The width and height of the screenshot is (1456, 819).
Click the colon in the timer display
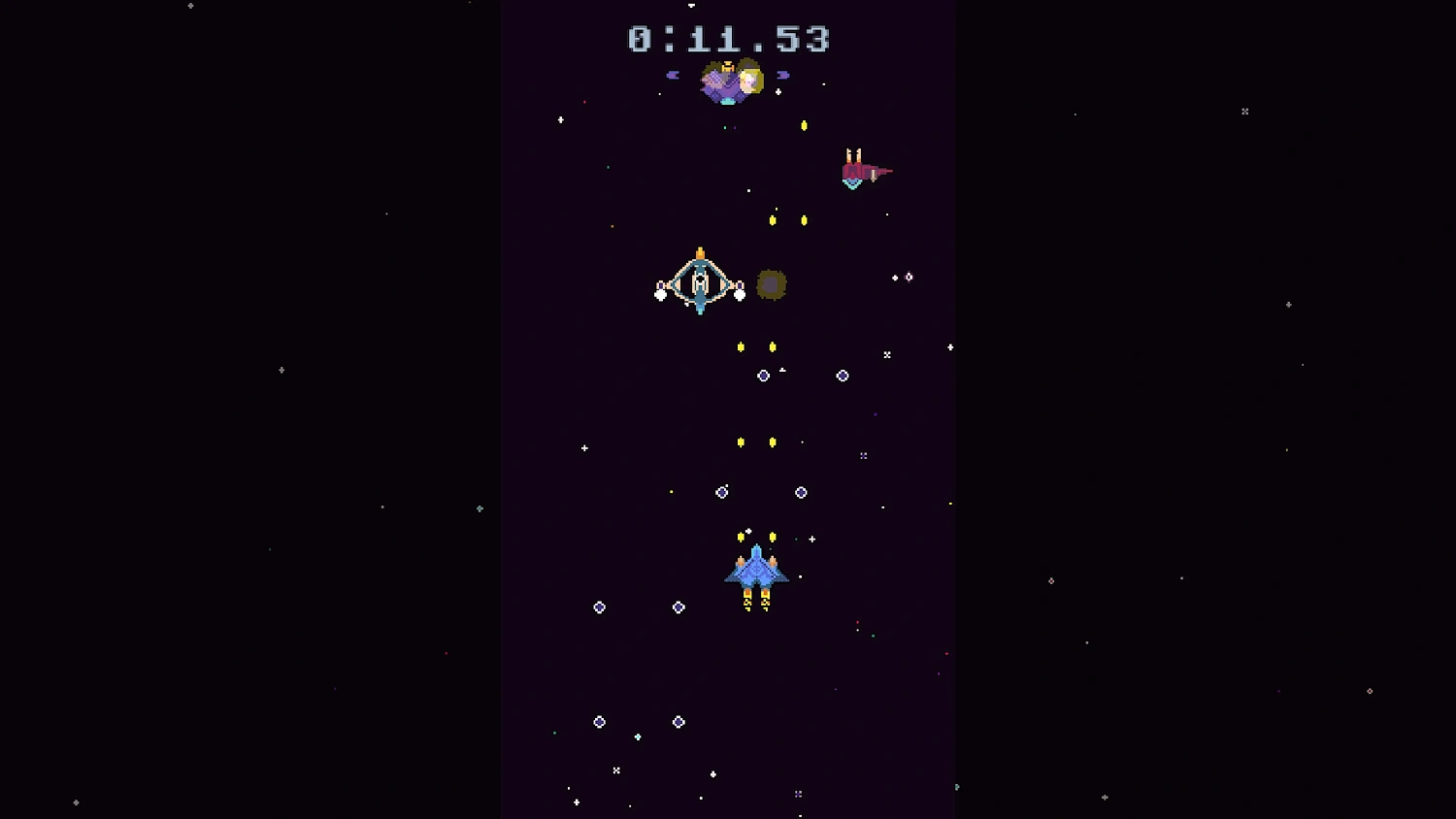(x=672, y=39)
